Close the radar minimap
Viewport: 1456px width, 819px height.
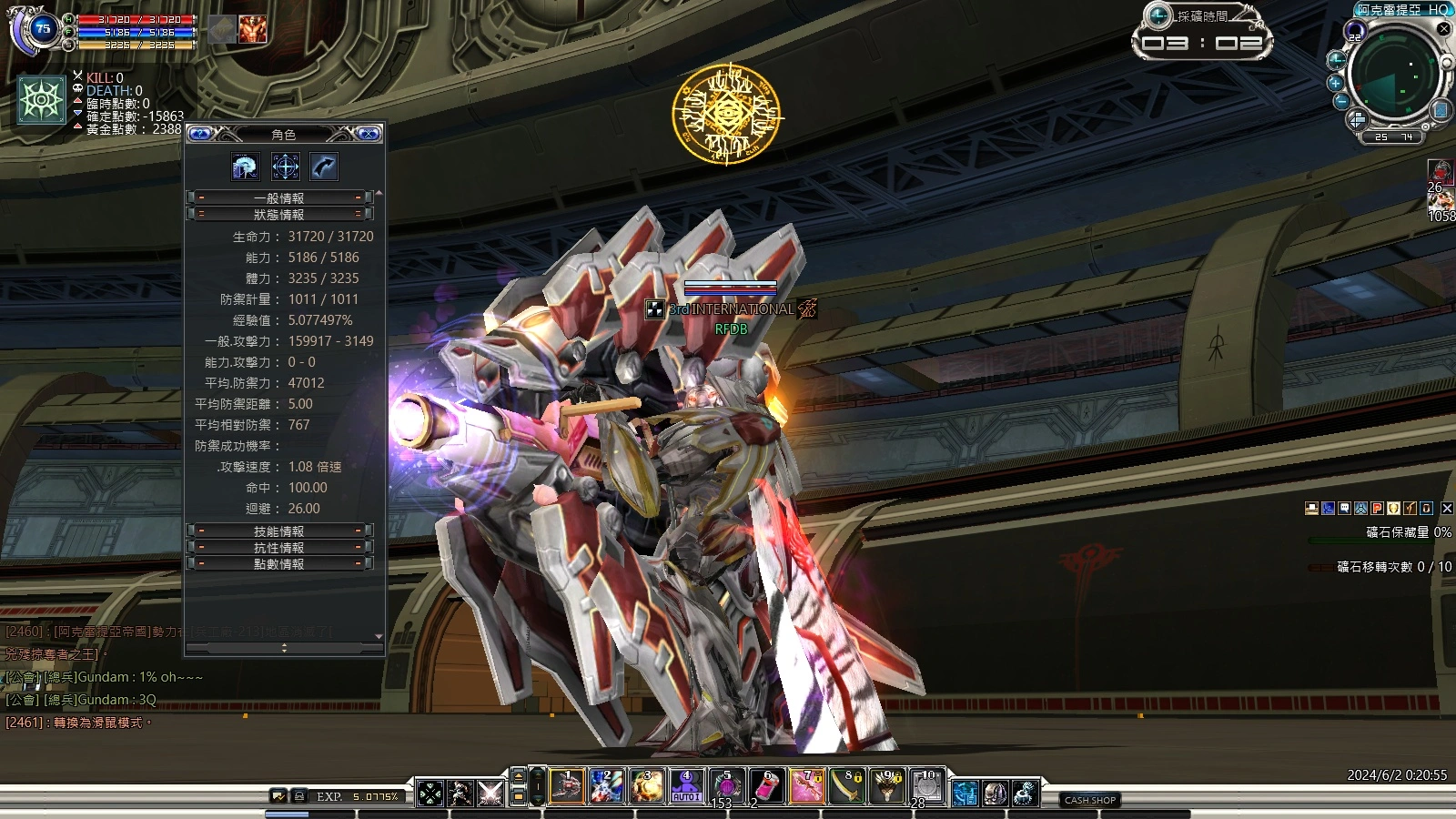(1443, 29)
